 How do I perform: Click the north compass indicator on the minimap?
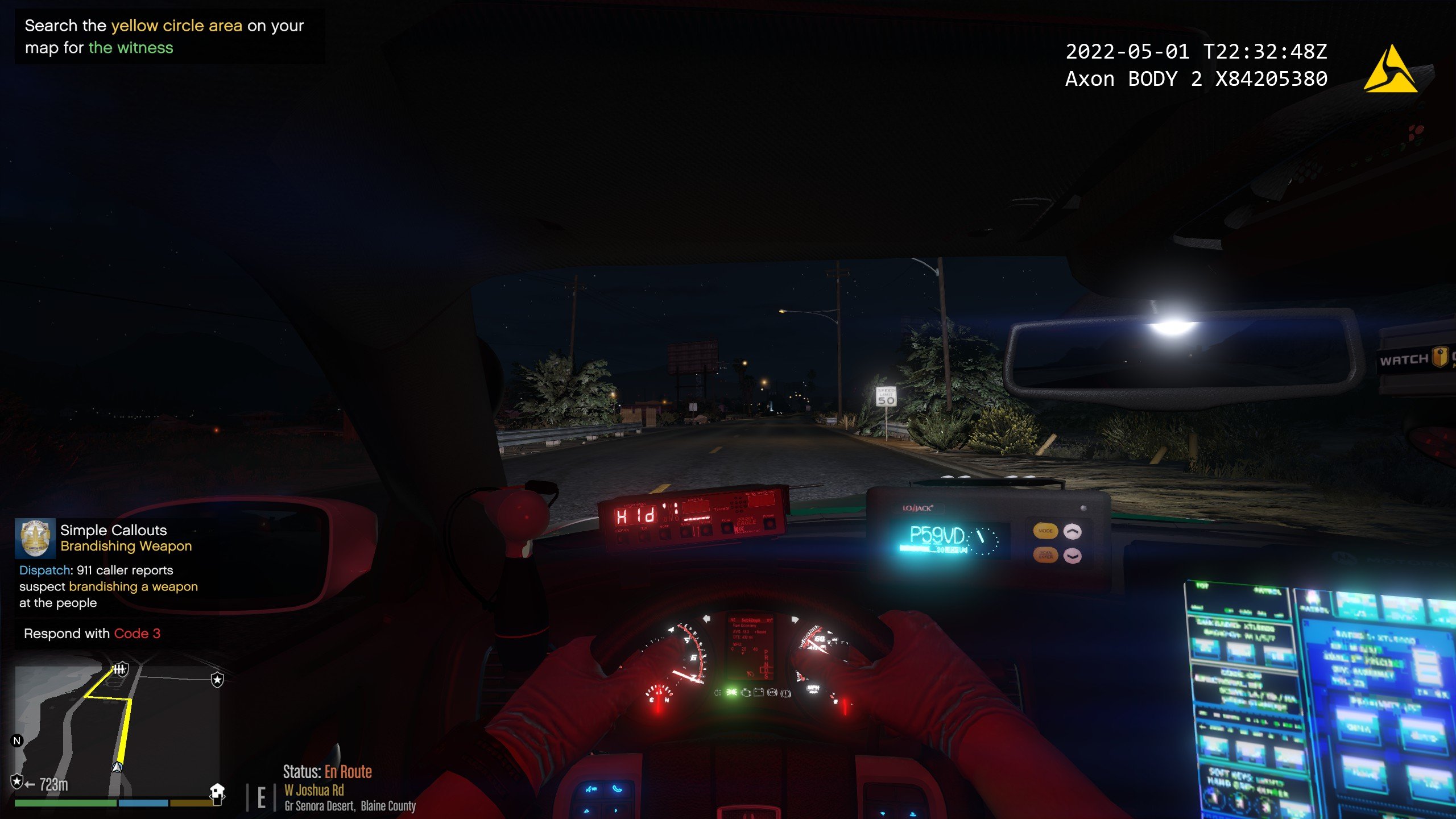pos(17,741)
